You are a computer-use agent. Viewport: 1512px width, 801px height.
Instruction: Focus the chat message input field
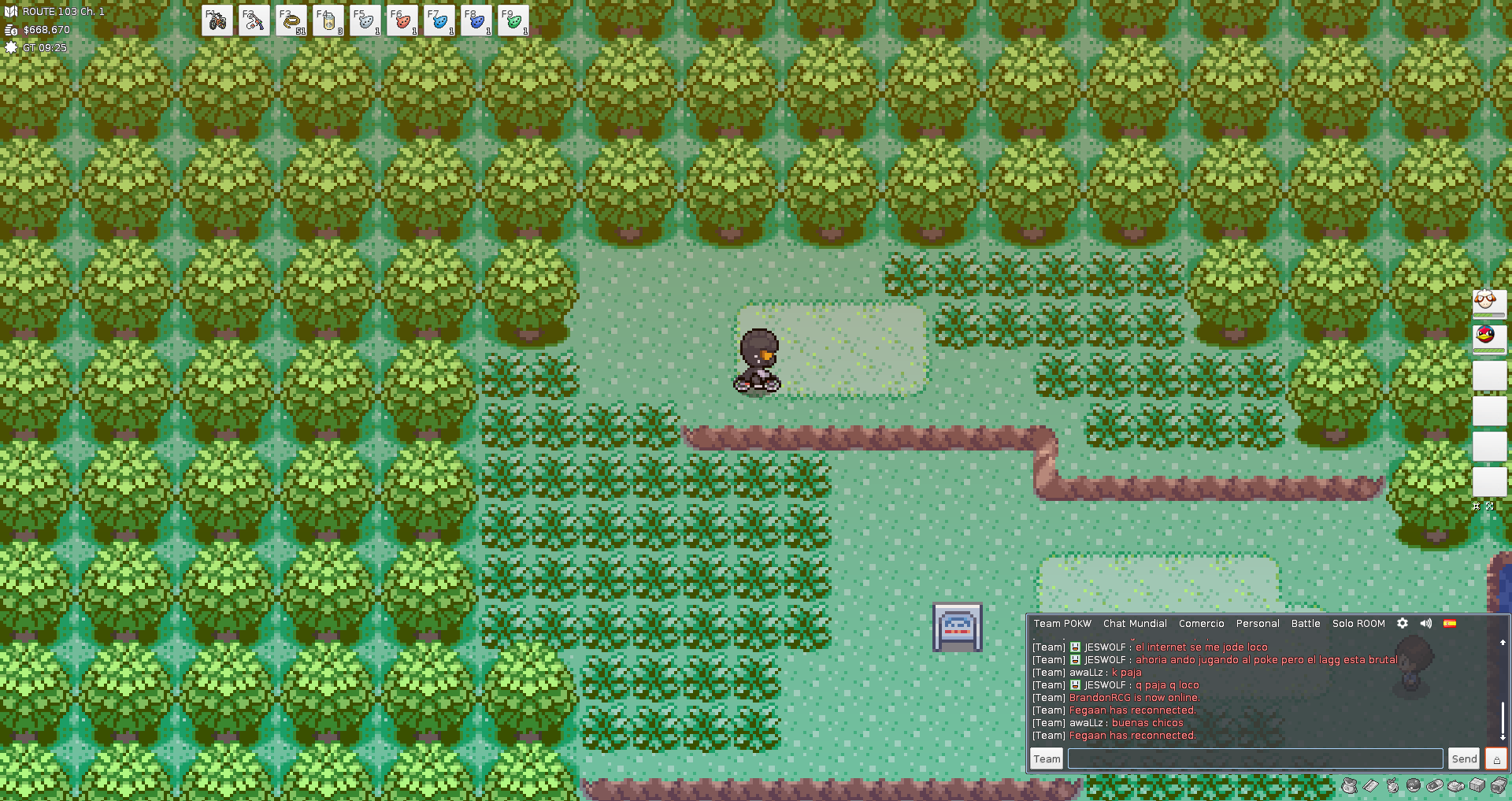(x=1254, y=758)
